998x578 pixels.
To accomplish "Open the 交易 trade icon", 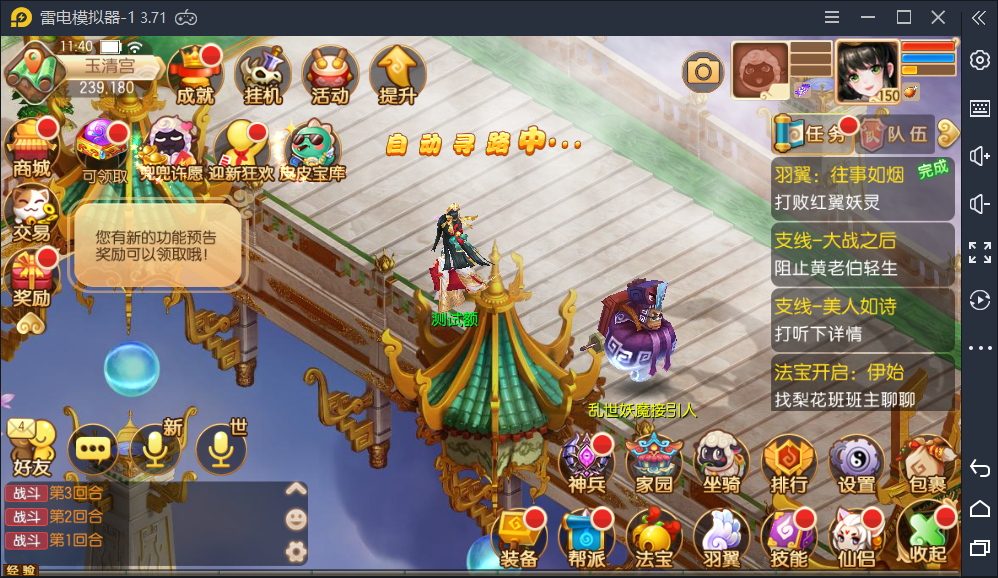I will coord(32,212).
